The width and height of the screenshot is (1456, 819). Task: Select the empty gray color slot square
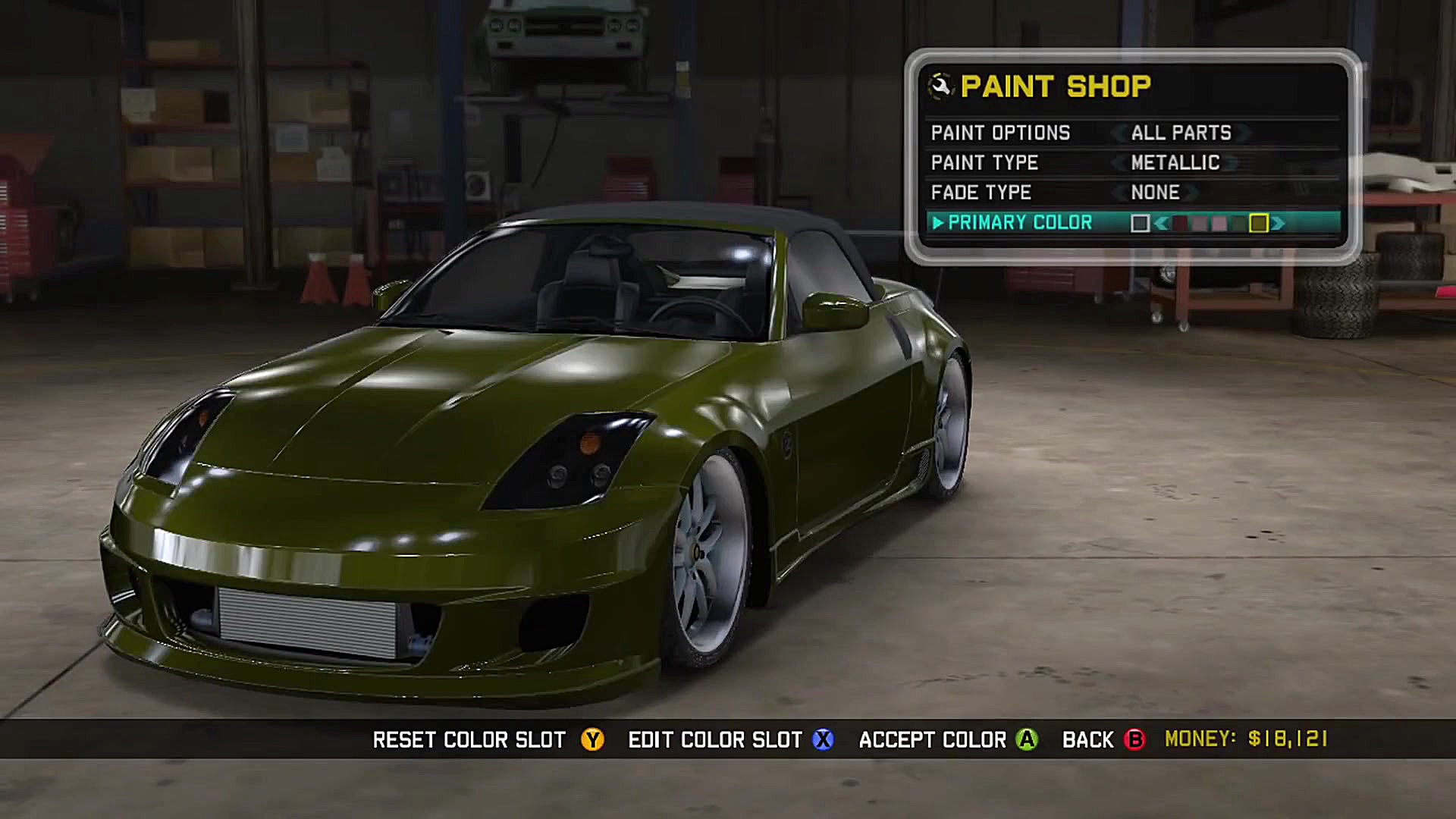(x=1140, y=222)
